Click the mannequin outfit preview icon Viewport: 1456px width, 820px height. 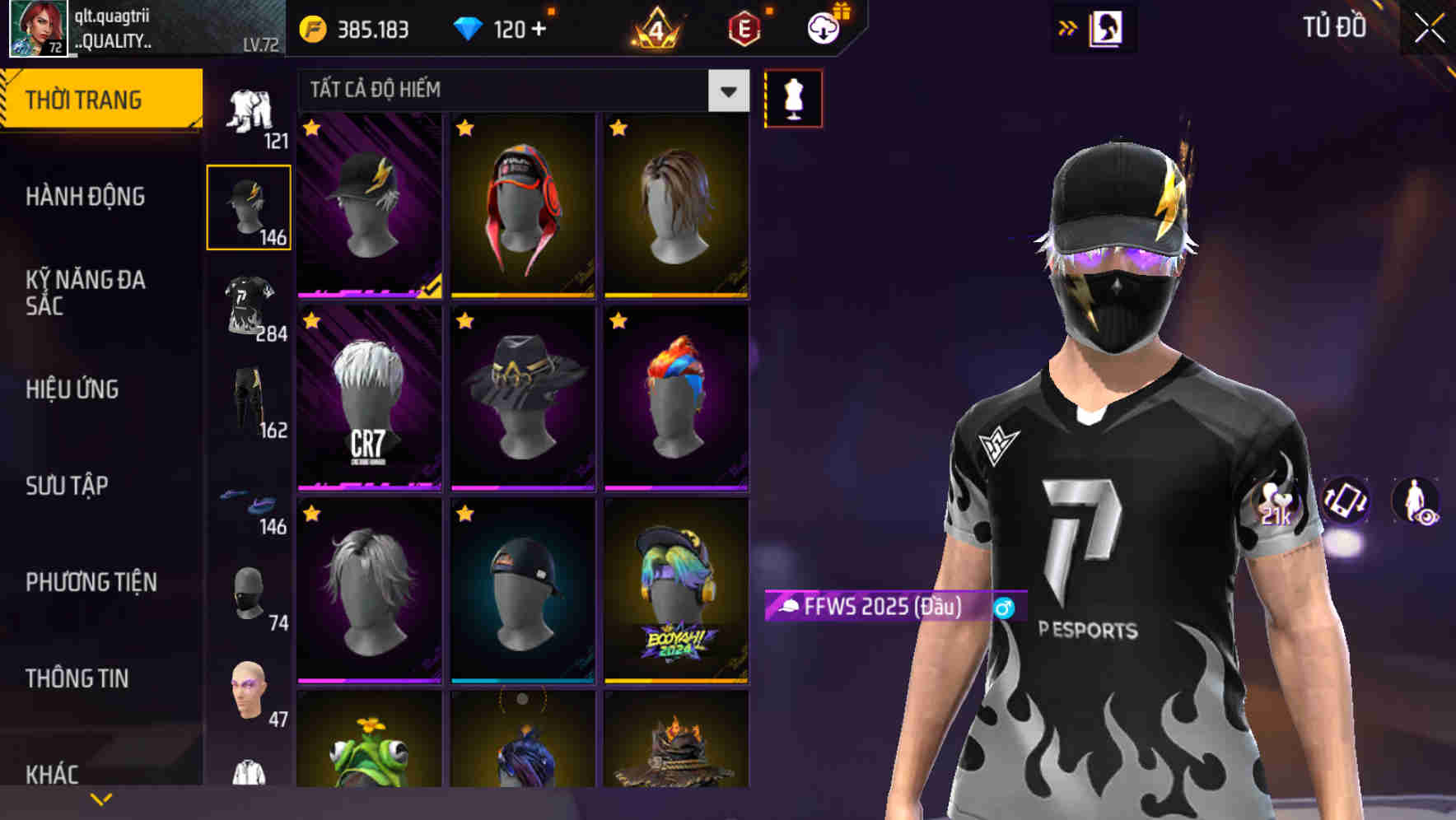click(x=793, y=96)
